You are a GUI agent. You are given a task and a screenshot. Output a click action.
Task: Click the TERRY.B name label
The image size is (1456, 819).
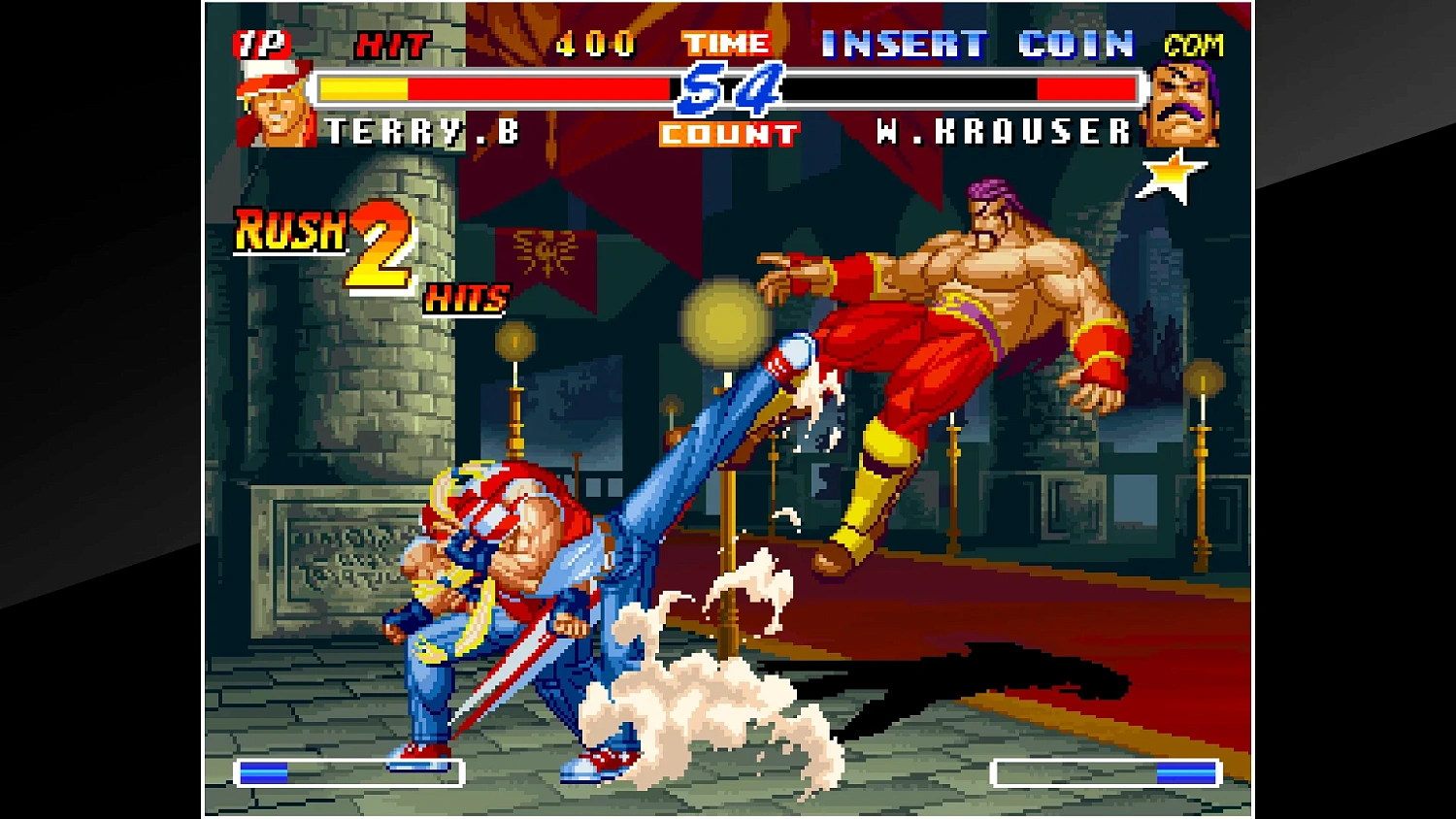pyautogui.click(x=419, y=131)
